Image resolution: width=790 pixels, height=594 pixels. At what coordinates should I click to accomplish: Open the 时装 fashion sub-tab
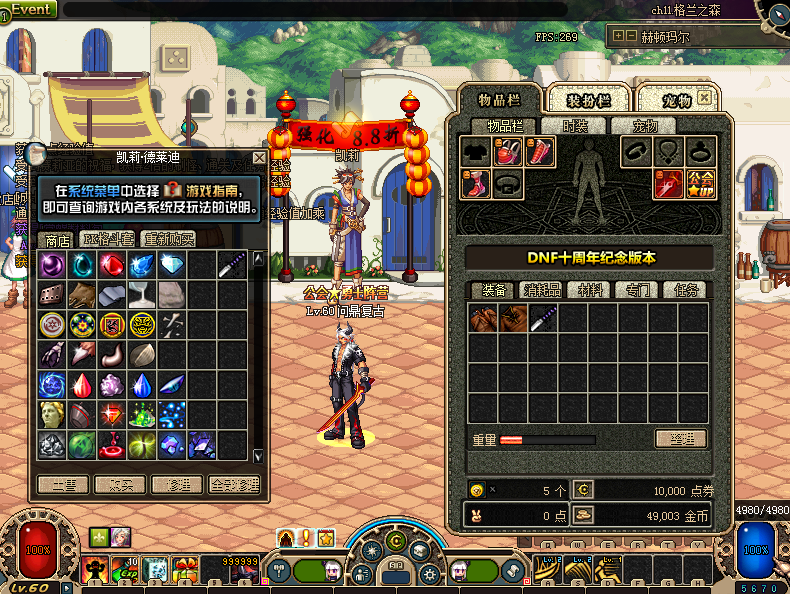[x=574, y=126]
